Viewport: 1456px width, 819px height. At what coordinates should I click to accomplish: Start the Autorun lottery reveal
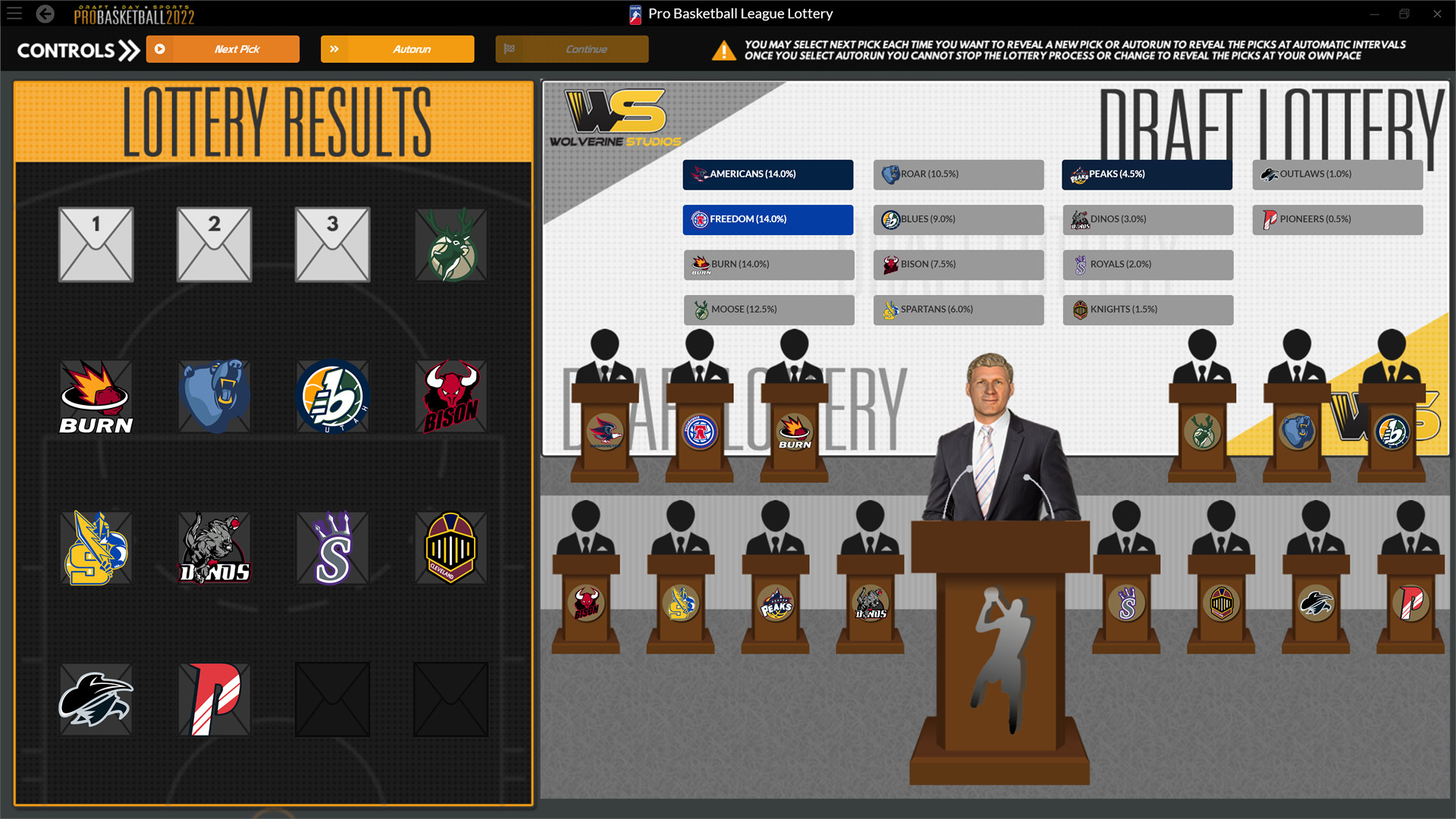click(x=397, y=49)
